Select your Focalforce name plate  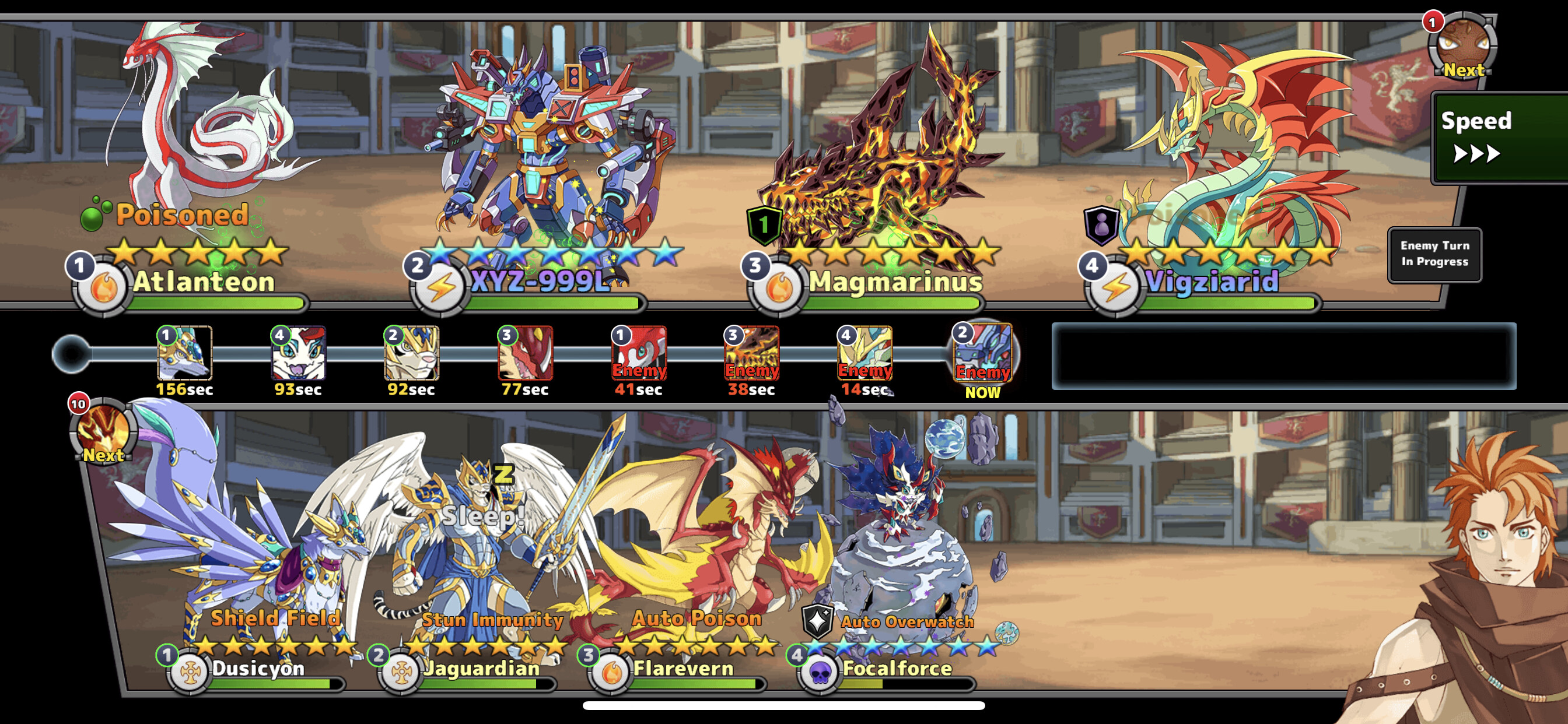click(x=897, y=669)
